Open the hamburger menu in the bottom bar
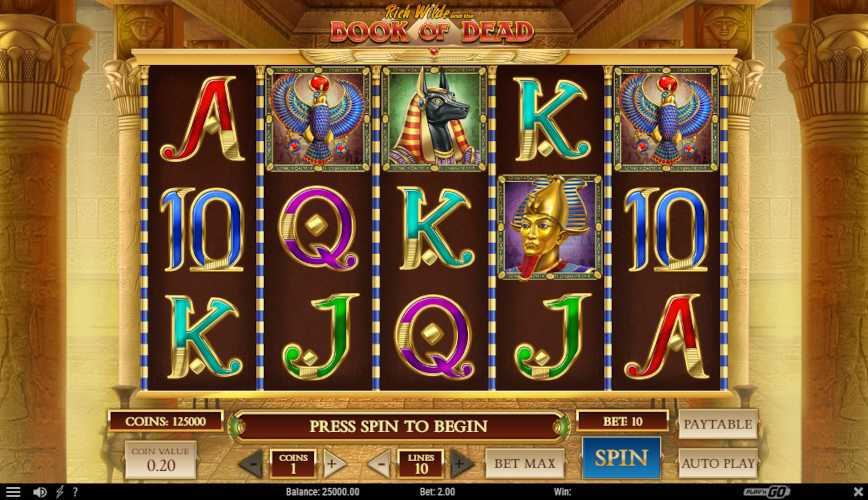Image resolution: width=868 pixels, height=500 pixels. 13,492
